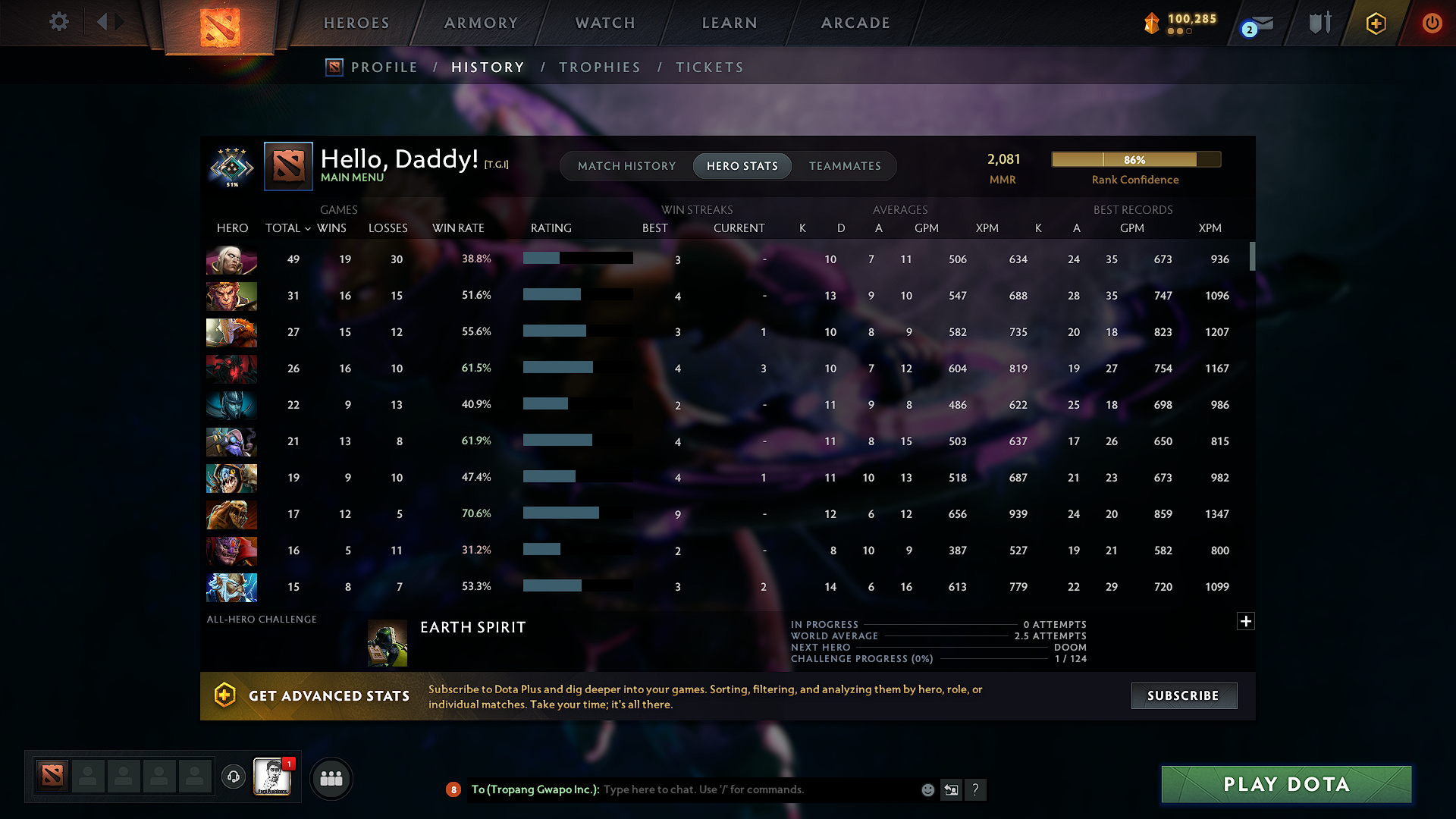Switch to the TEAMMATES tab
This screenshot has height=819, width=1456.
click(845, 165)
